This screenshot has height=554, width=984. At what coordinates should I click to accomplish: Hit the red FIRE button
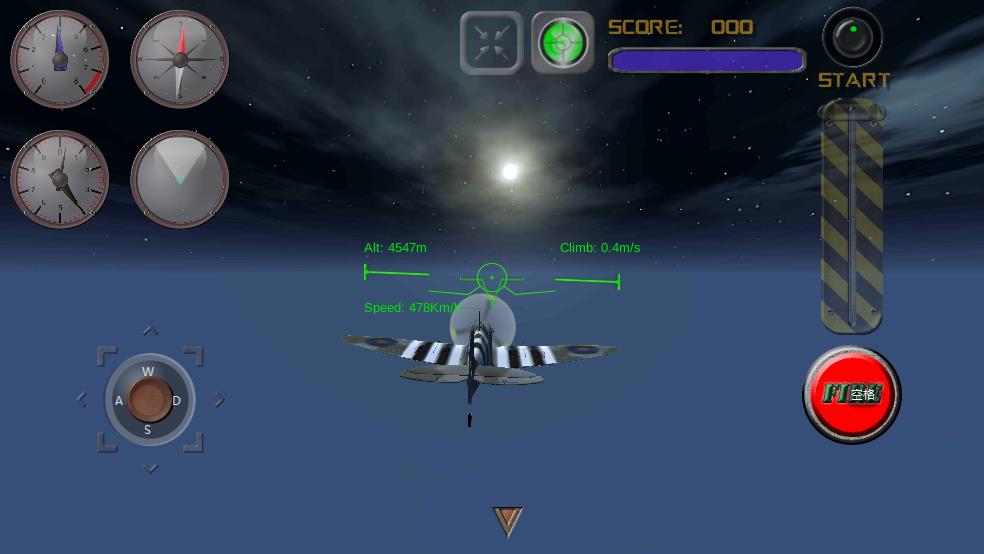coord(852,394)
